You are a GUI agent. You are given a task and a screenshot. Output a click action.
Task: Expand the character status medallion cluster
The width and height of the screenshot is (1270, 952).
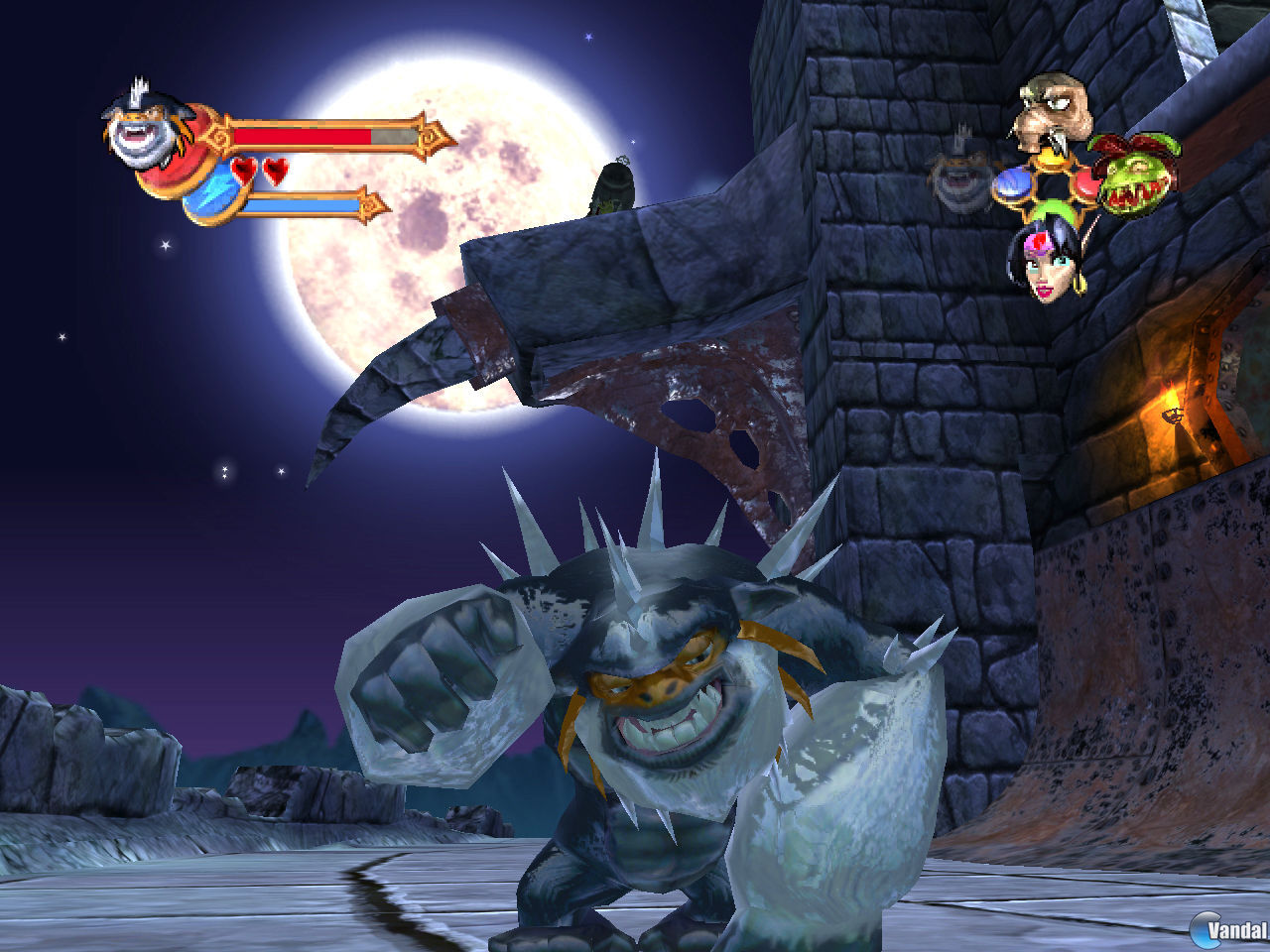coord(1052,182)
